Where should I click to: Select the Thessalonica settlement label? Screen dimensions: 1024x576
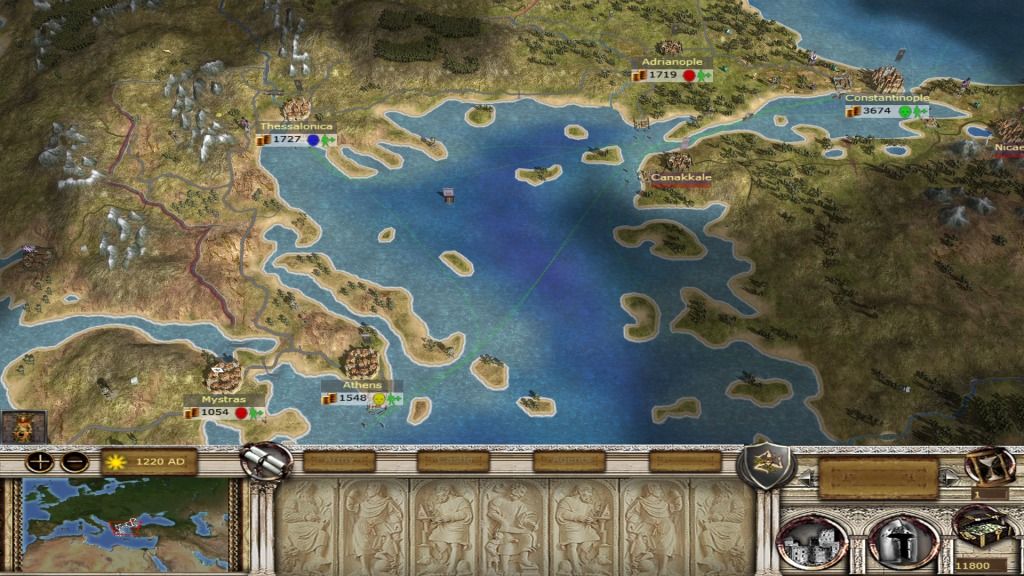click(296, 127)
